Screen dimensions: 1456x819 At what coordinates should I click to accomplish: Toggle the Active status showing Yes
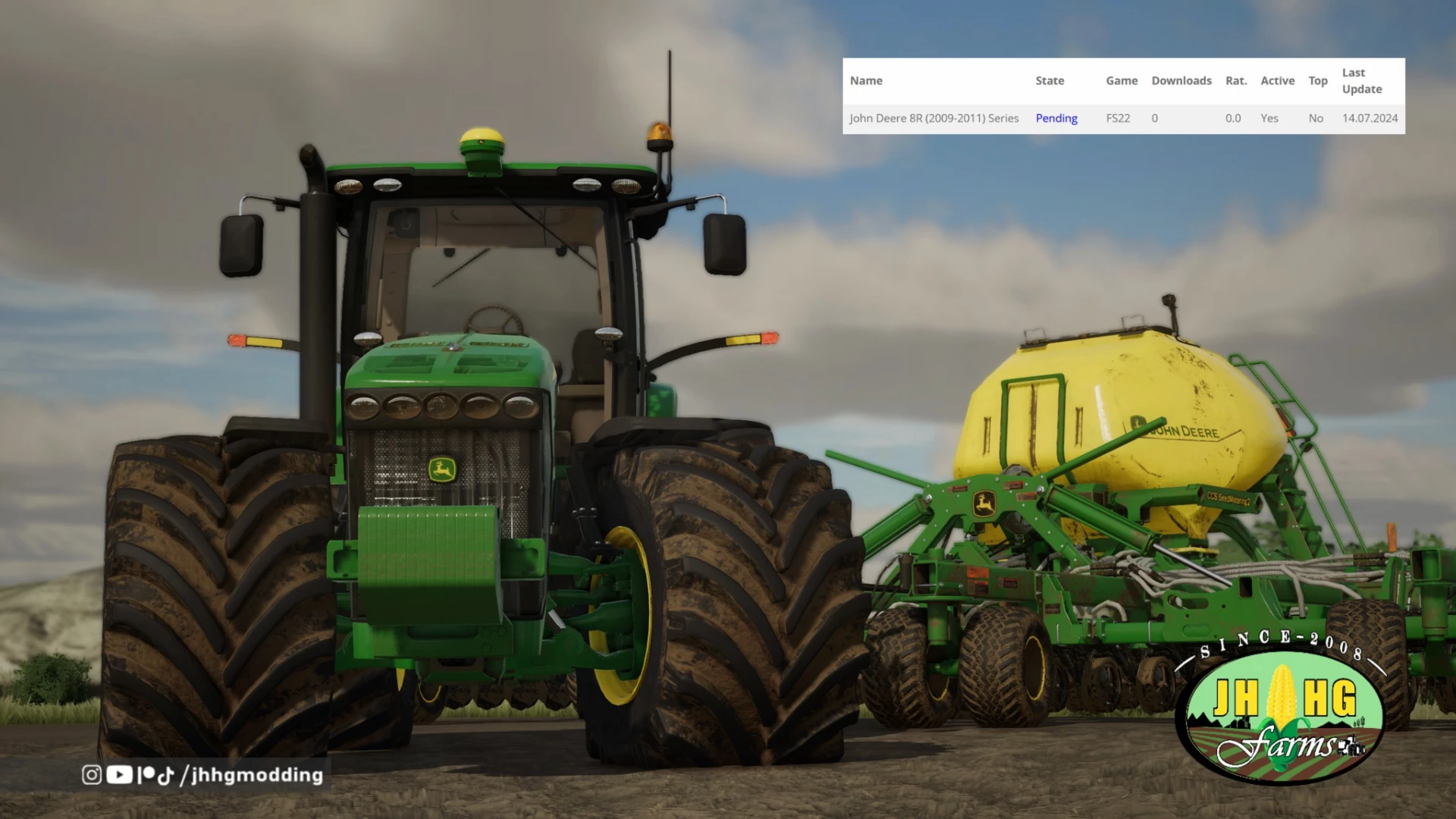pyautogui.click(x=1269, y=118)
